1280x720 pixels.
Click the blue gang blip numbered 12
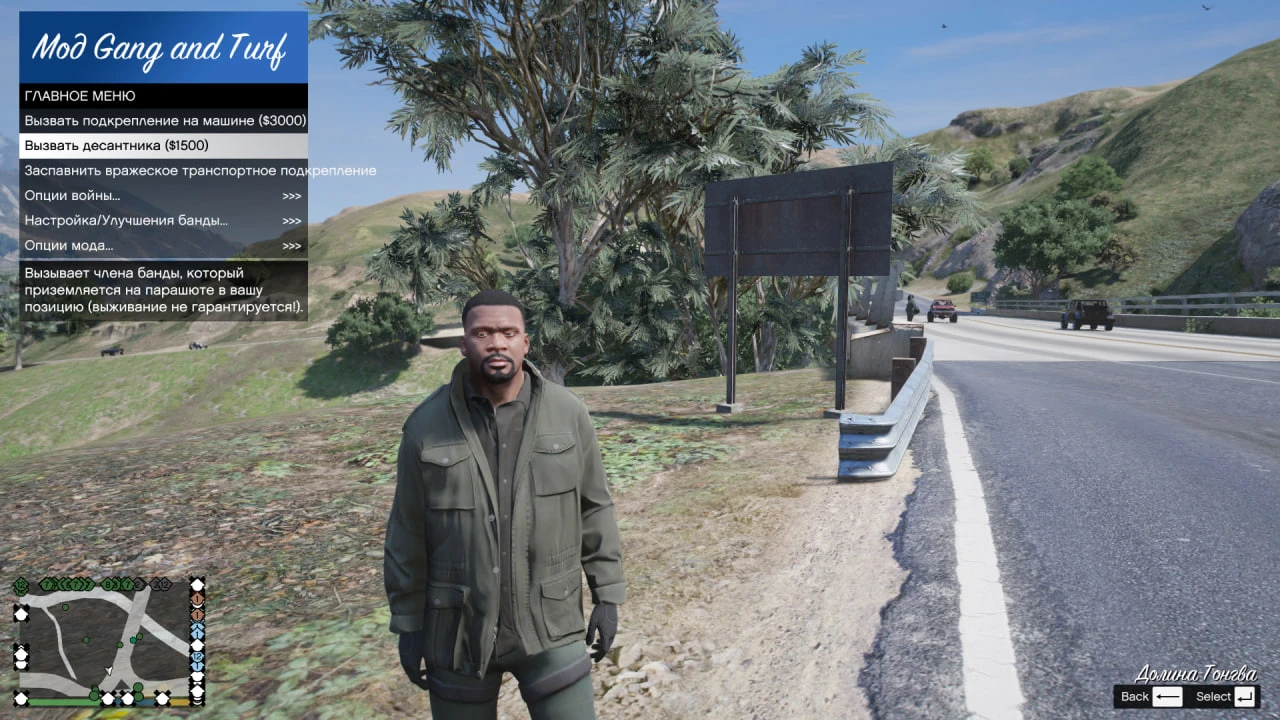(x=196, y=657)
